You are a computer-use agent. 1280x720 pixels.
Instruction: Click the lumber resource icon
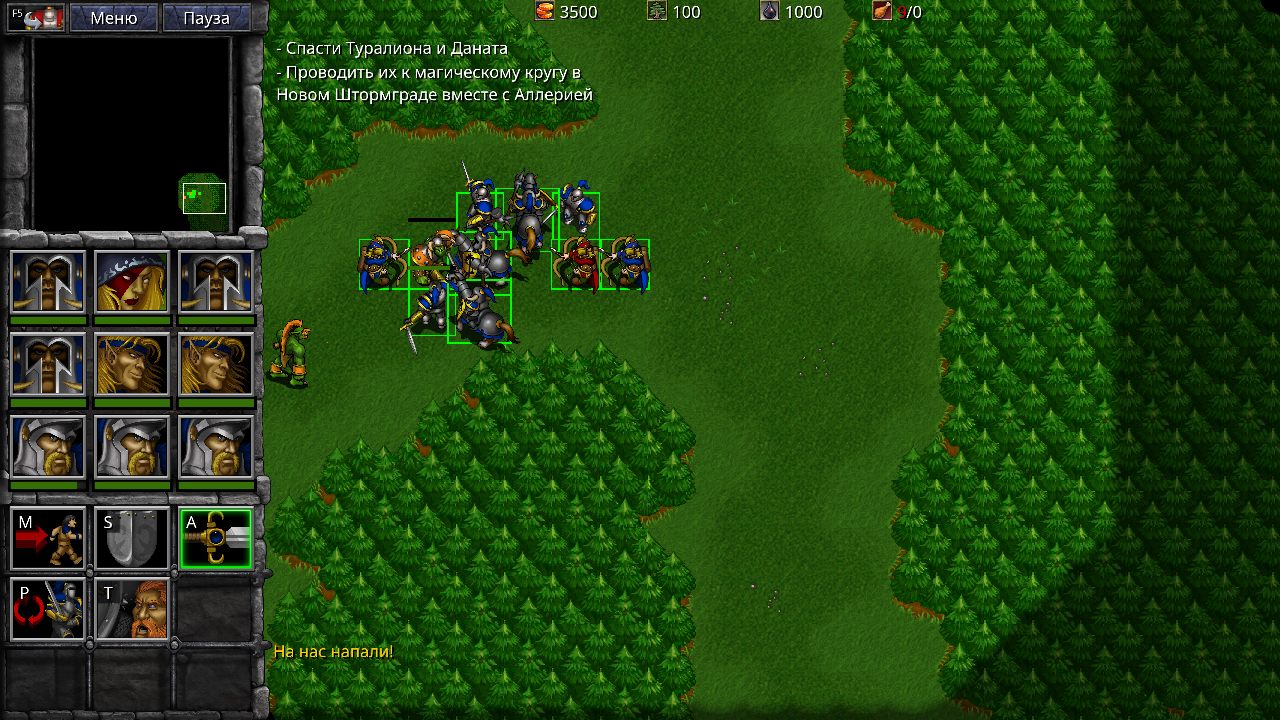pos(656,11)
